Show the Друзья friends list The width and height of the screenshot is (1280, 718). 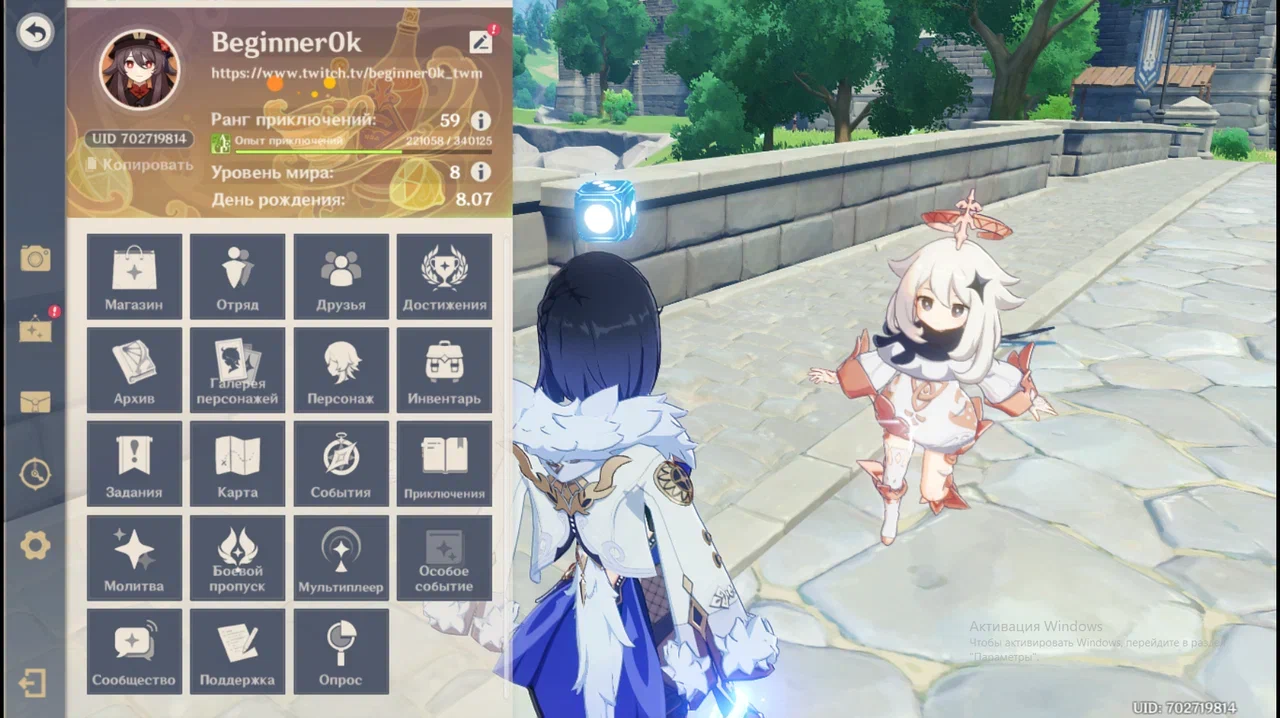[x=341, y=277]
